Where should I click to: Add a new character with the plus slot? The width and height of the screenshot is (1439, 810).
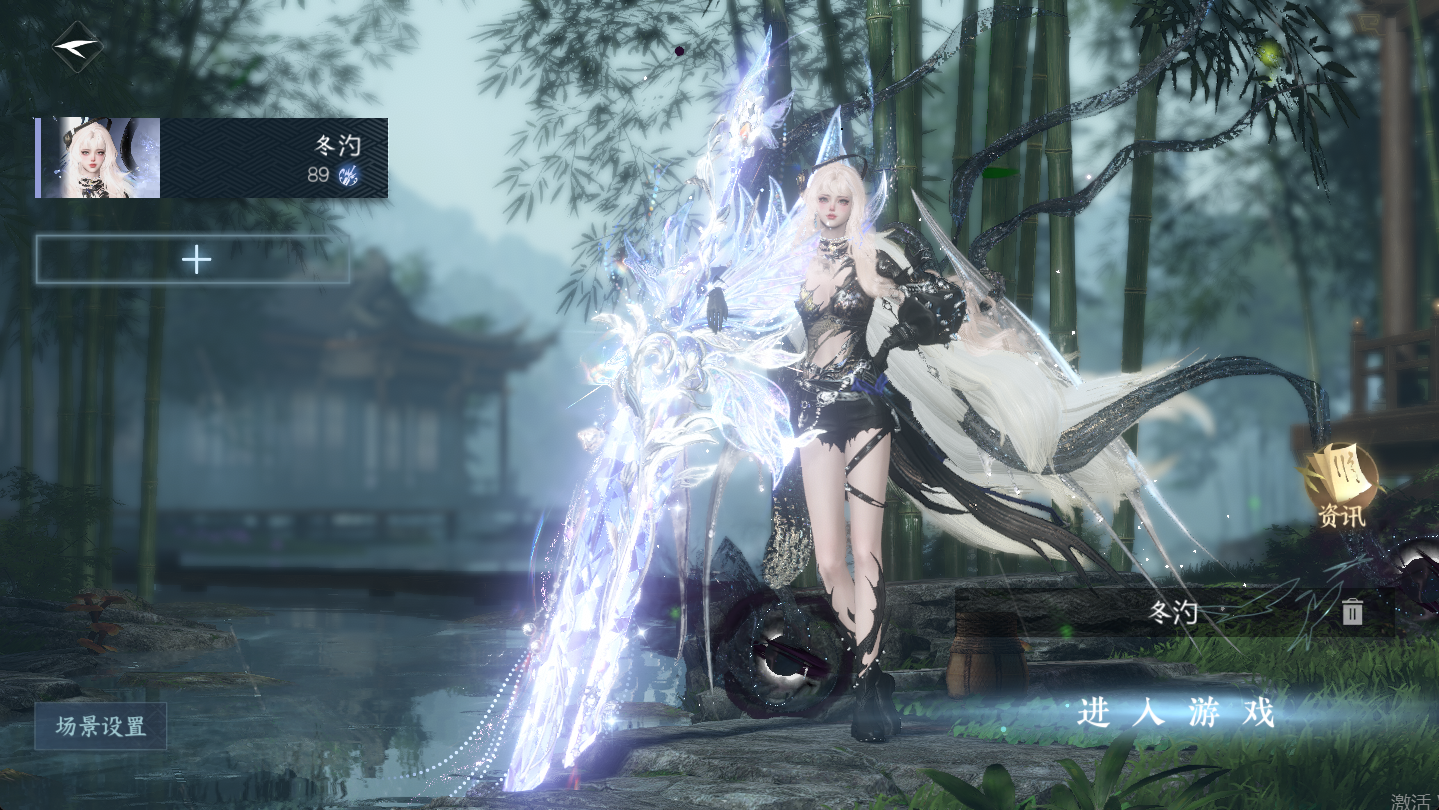tap(194, 260)
